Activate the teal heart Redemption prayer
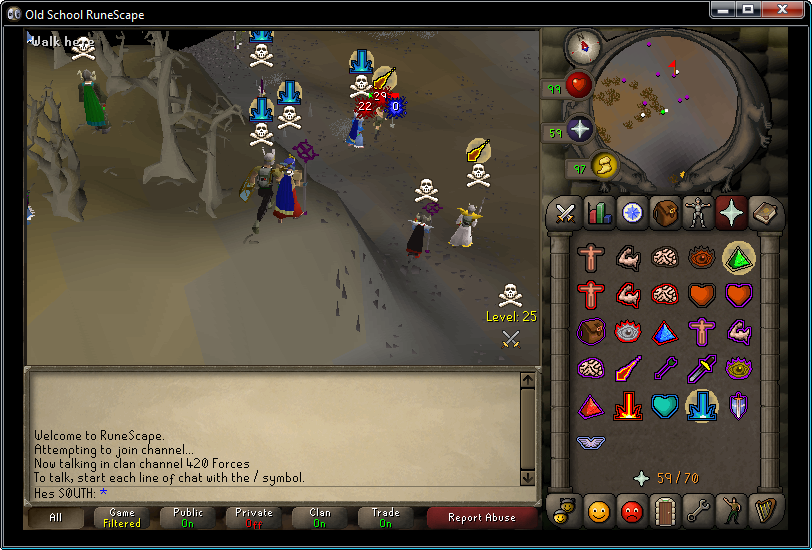The height and width of the screenshot is (550, 812). [x=664, y=404]
